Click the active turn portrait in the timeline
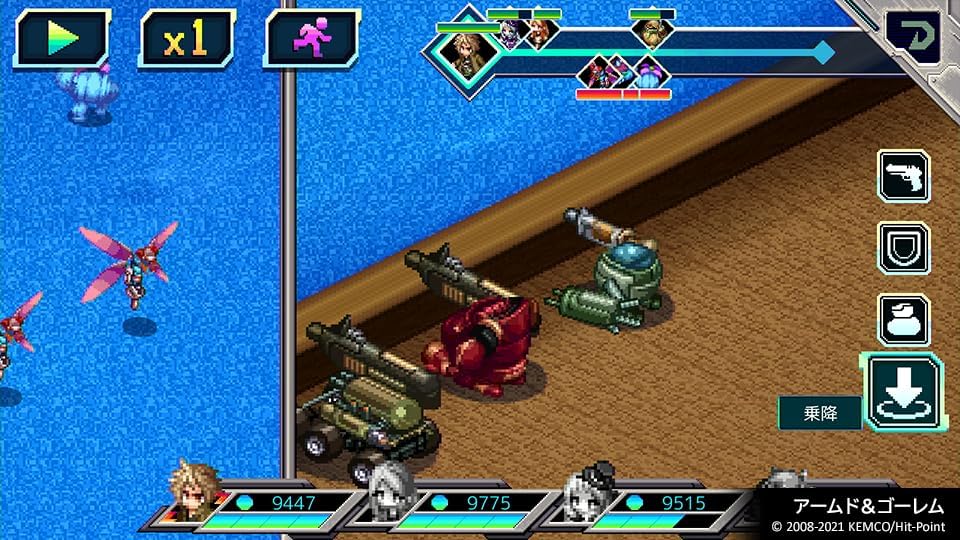Image resolution: width=960 pixels, height=540 pixels. (463, 51)
